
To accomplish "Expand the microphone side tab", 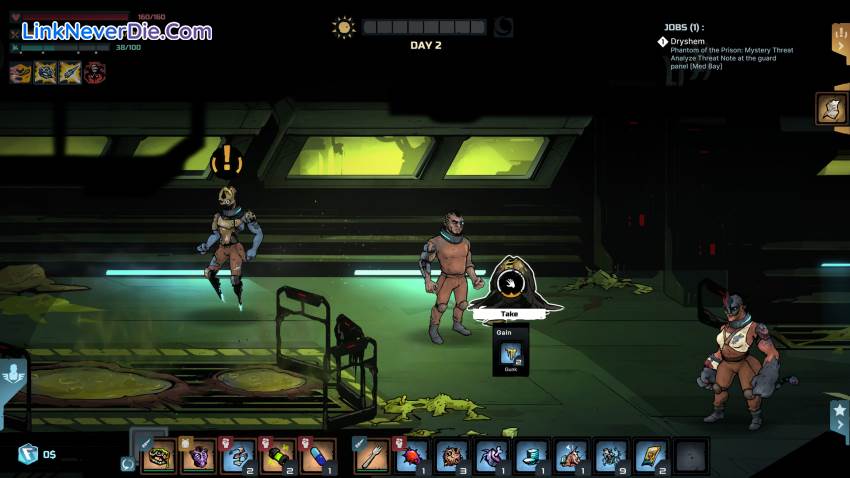I will (x=12, y=378).
